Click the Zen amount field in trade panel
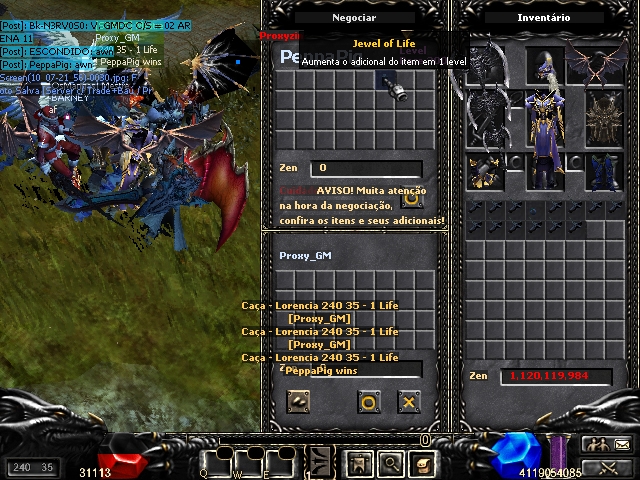The height and width of the screenshot is (480, 640). (365, 169)
